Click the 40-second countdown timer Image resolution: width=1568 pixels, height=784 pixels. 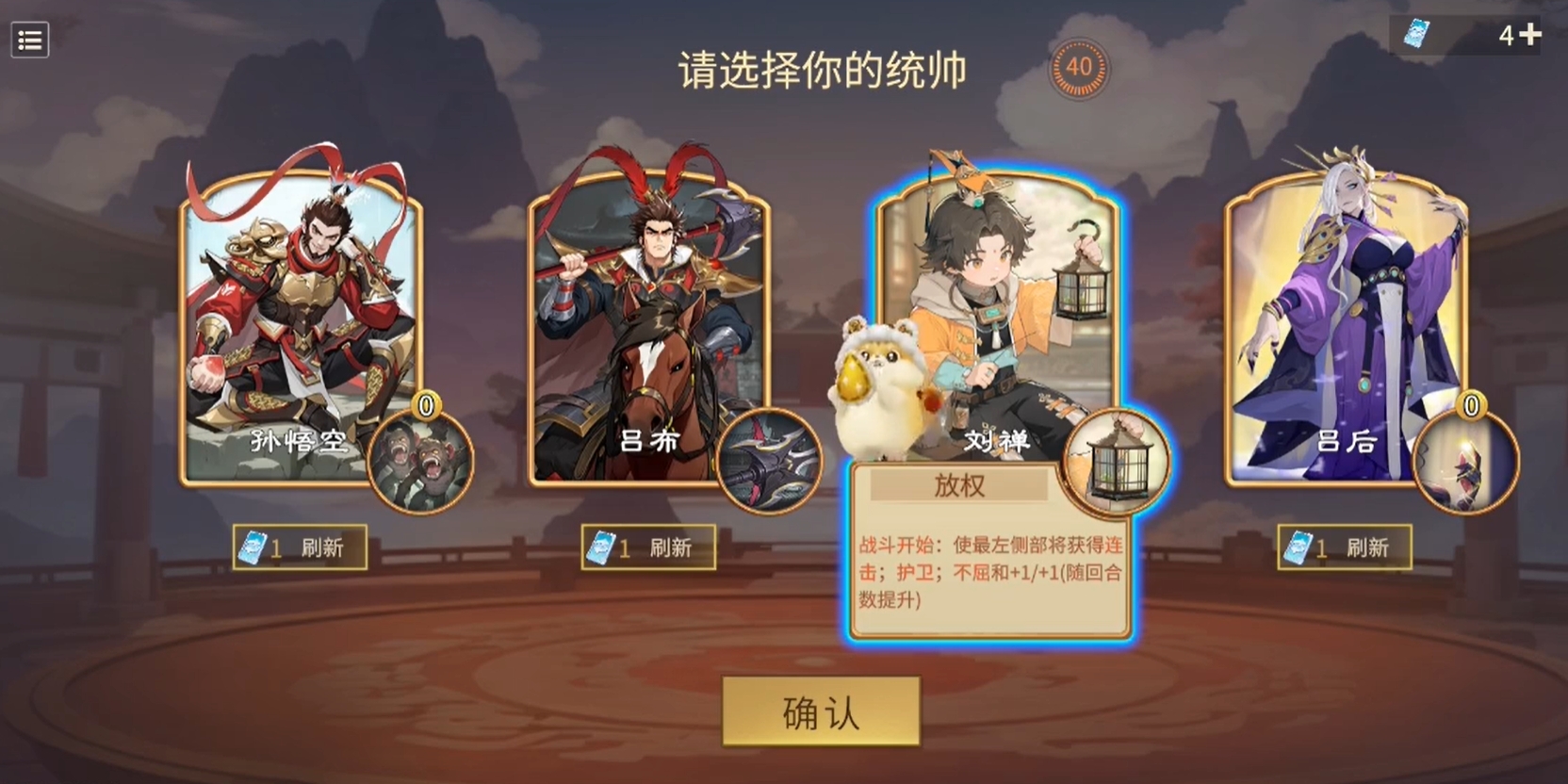tap(1080, 68)
